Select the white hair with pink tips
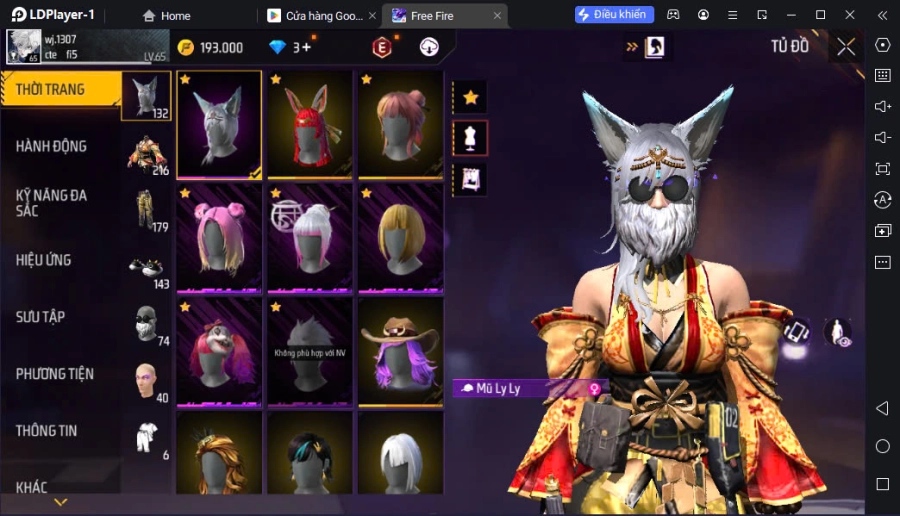Viewport: 900px width, 516px height. click(310, 237)
